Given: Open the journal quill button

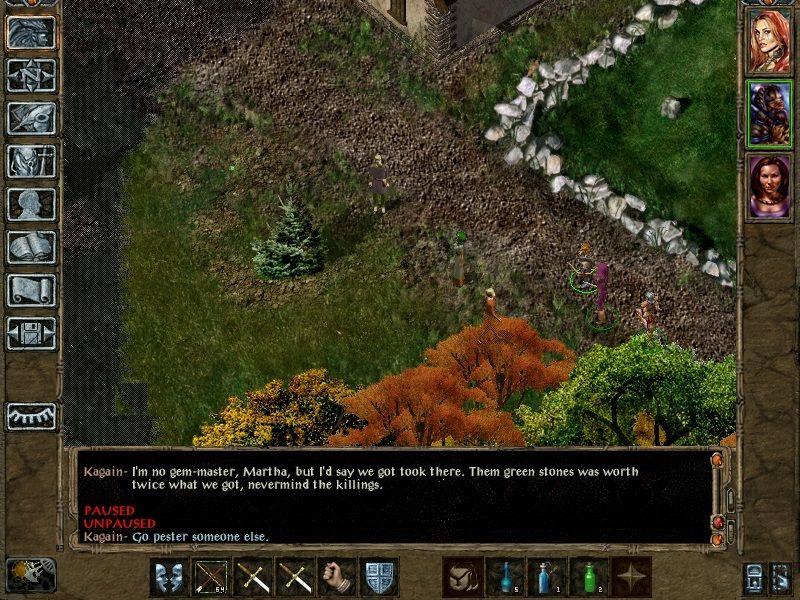Looking at the screenshot, I should [31, 118].
